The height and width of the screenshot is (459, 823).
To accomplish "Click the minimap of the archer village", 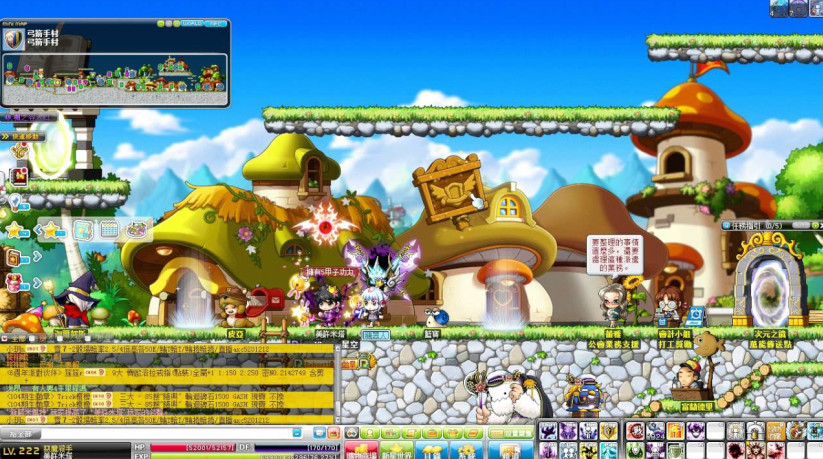I will [x=115, y=78].
